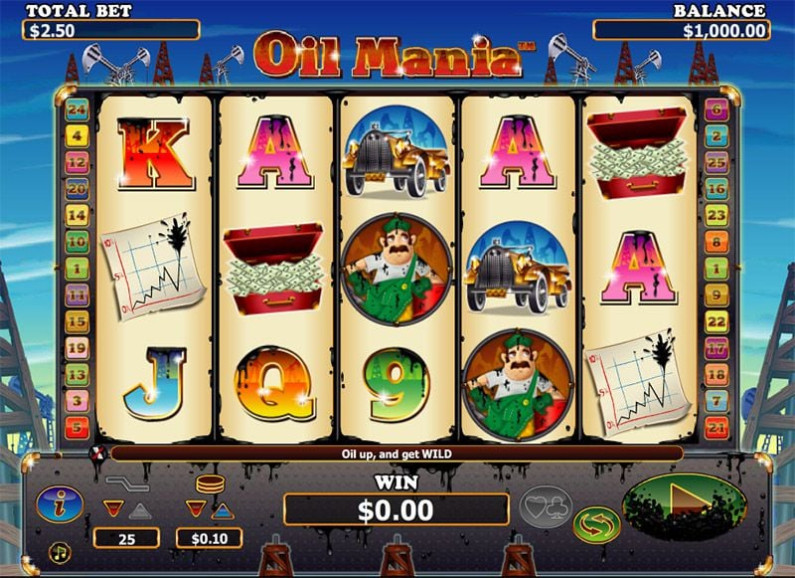Toggle the music note sound button

[x=60, y=551]
